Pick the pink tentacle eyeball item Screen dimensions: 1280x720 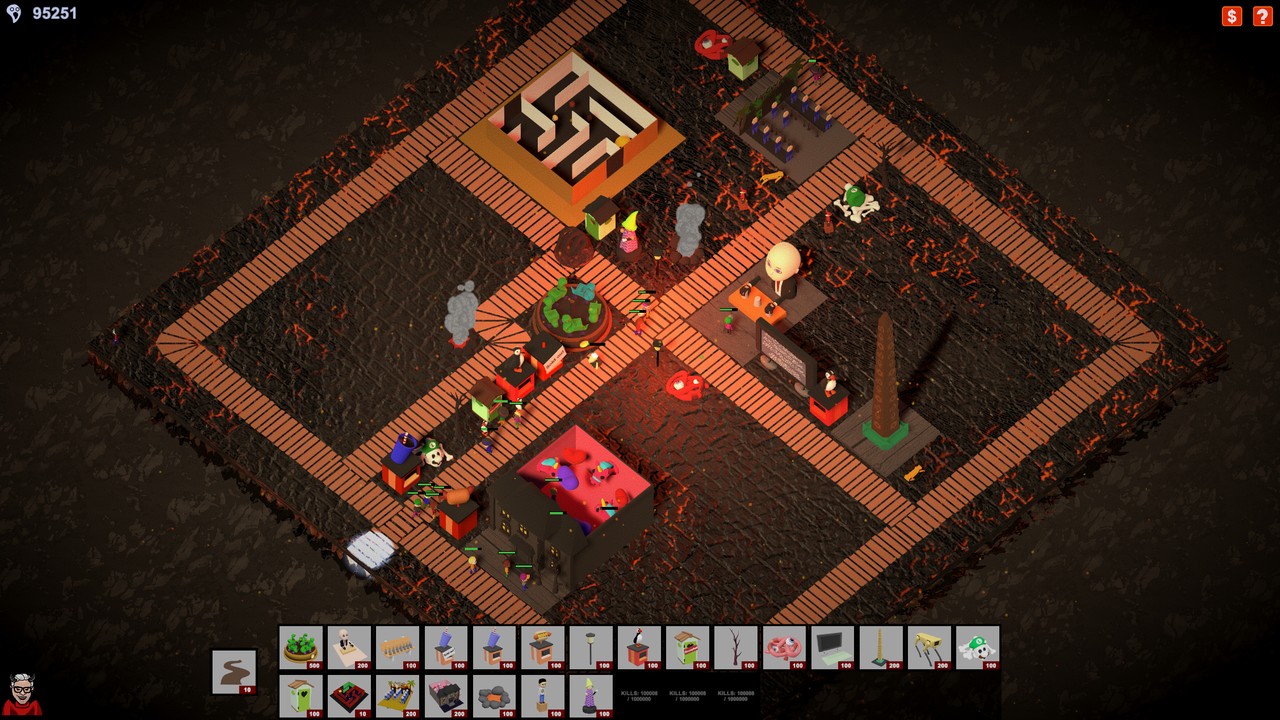point(784,647)
